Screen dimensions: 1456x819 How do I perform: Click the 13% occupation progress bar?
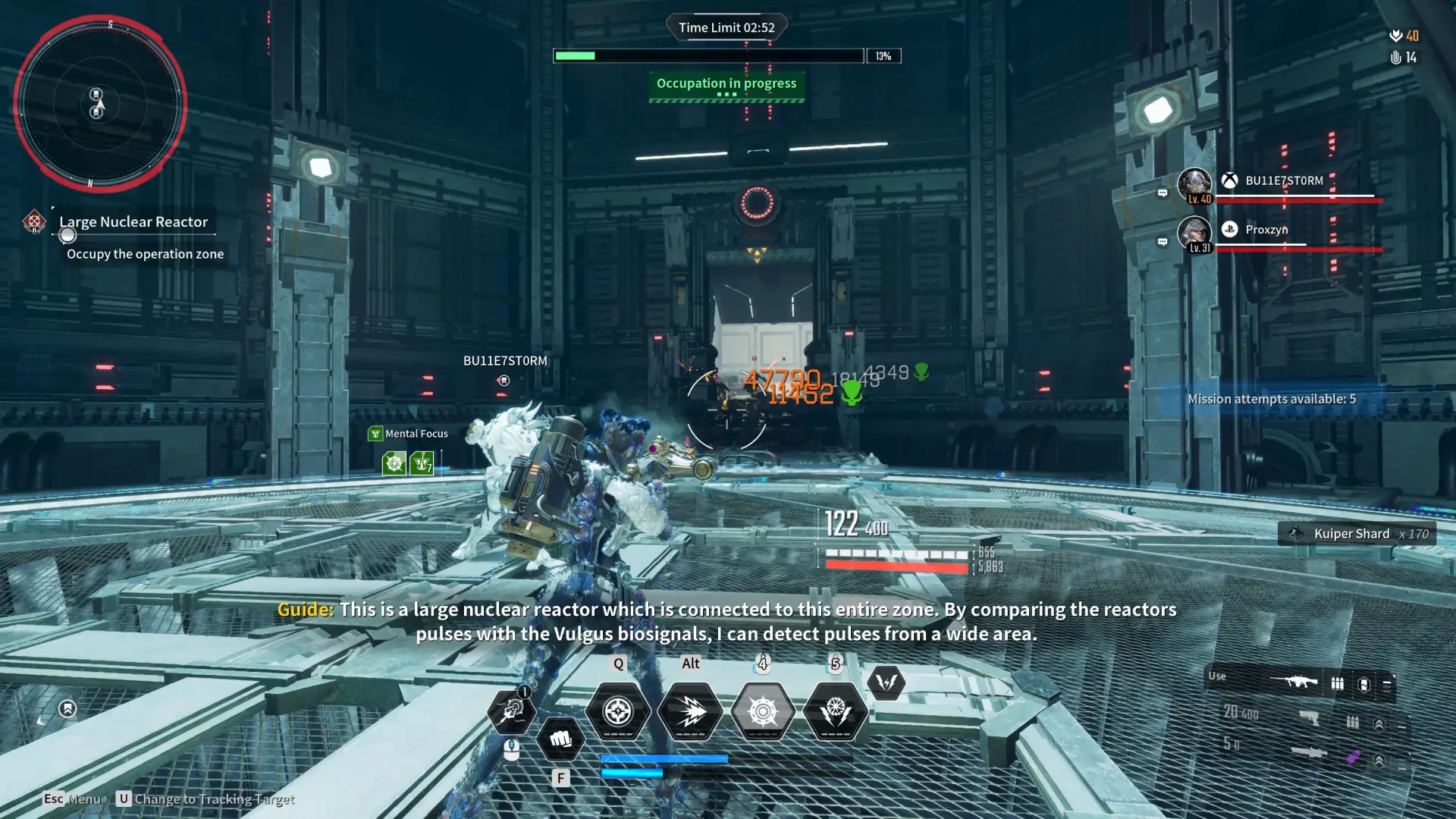click(709, 55)
